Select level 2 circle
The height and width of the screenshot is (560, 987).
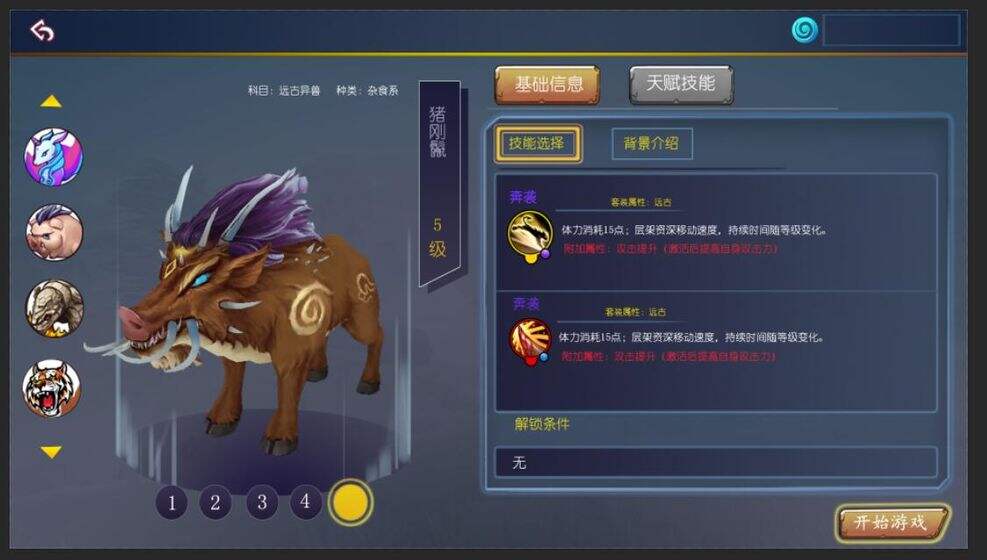point(215,502)
